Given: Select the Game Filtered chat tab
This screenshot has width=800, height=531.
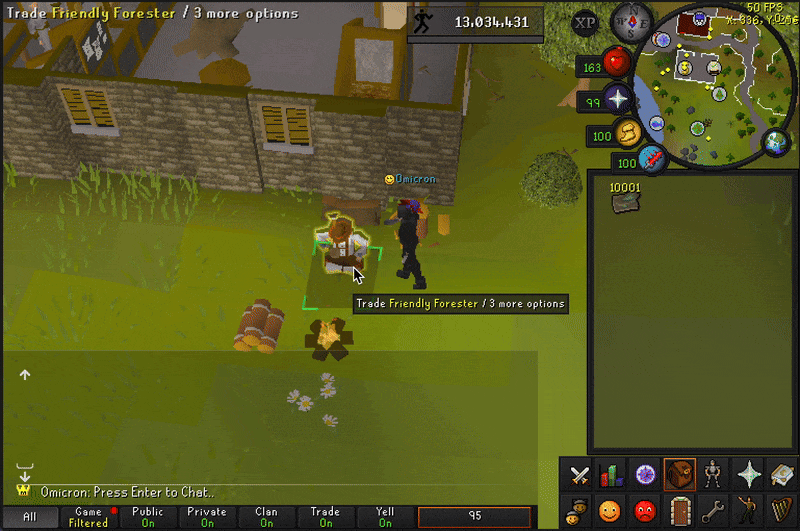Looking at the screenshot, I should [88, 517].
